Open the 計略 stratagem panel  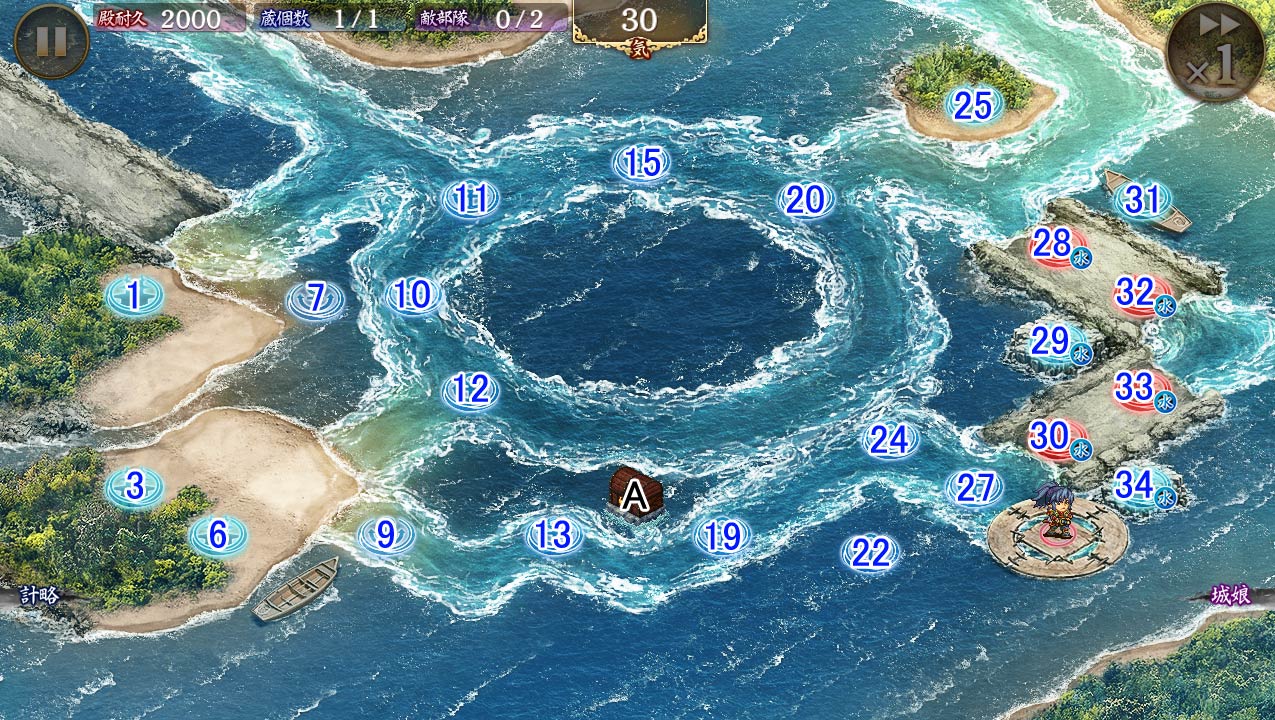pyautogui.click(x=37, y=595)
